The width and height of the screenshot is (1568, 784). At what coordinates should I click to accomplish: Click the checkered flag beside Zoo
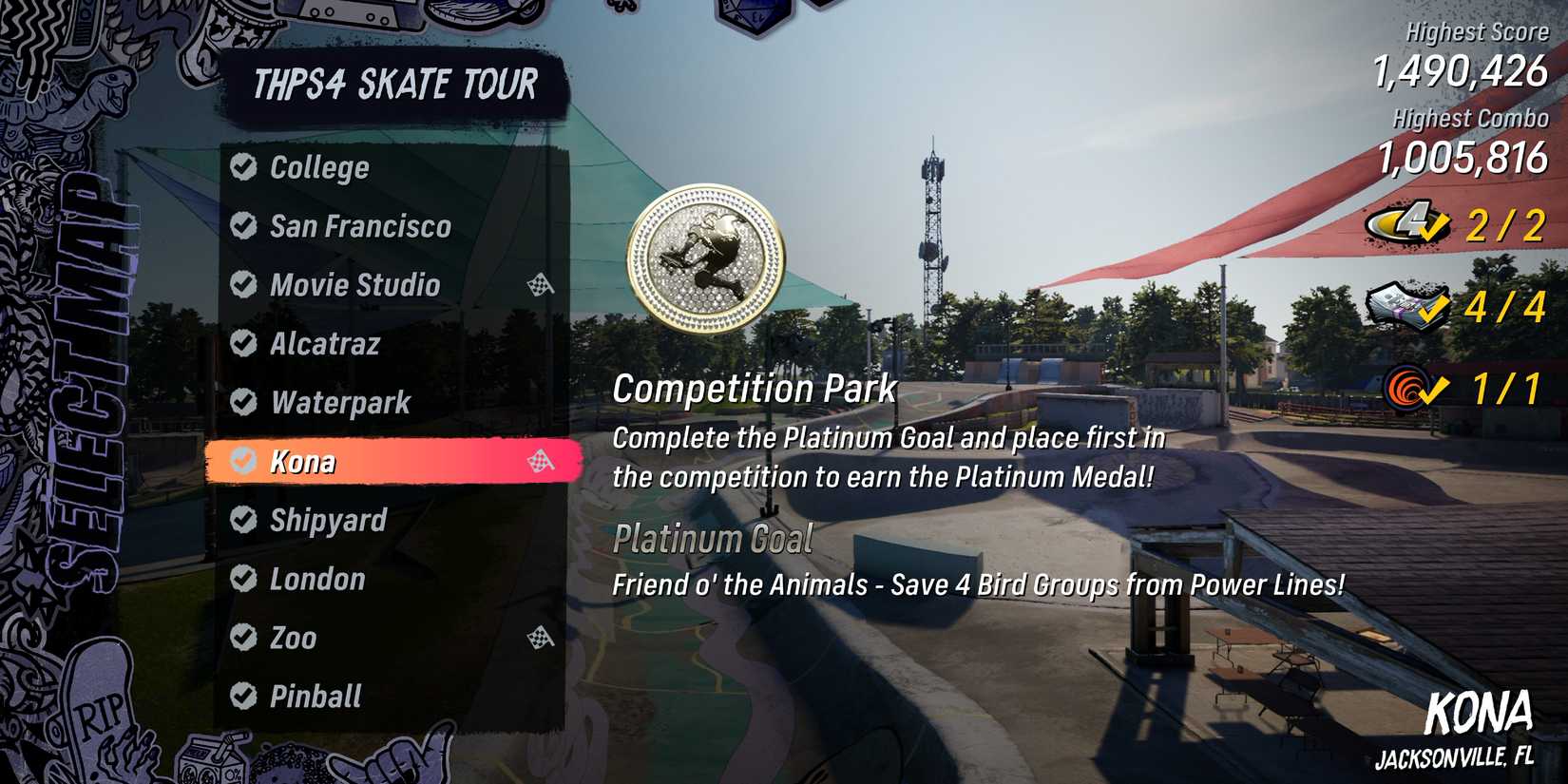point(541,639)
